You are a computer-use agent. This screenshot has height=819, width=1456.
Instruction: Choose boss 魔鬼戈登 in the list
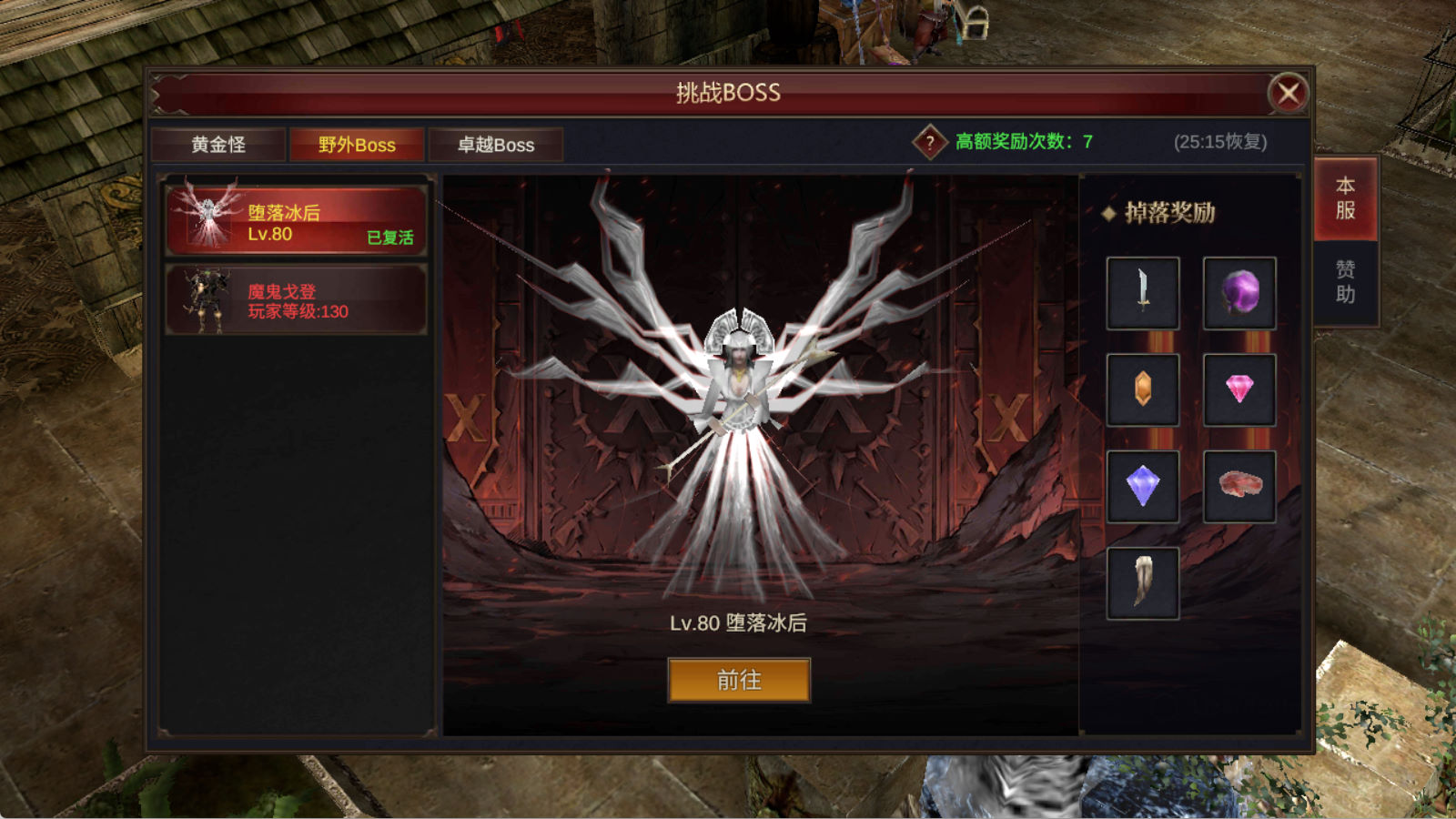point(296,300)
